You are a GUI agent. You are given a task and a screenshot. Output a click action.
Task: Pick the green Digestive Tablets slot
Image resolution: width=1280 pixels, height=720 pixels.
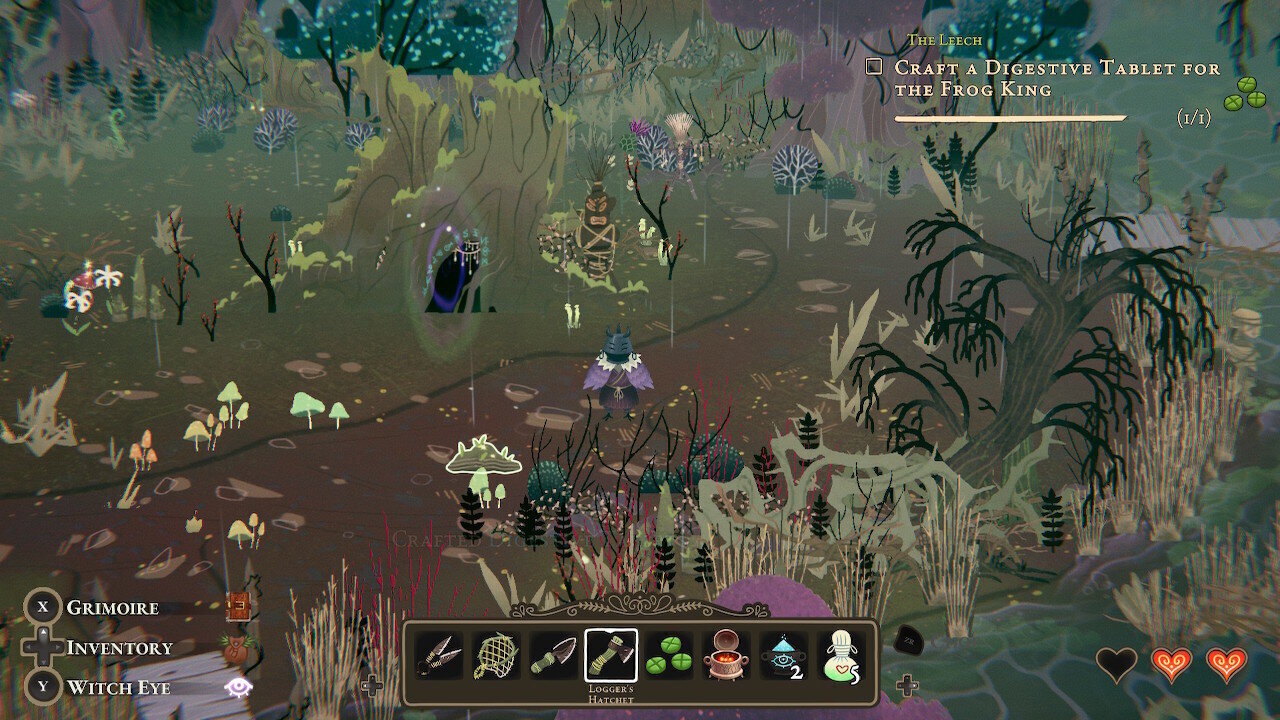click(x=668, y=655)
